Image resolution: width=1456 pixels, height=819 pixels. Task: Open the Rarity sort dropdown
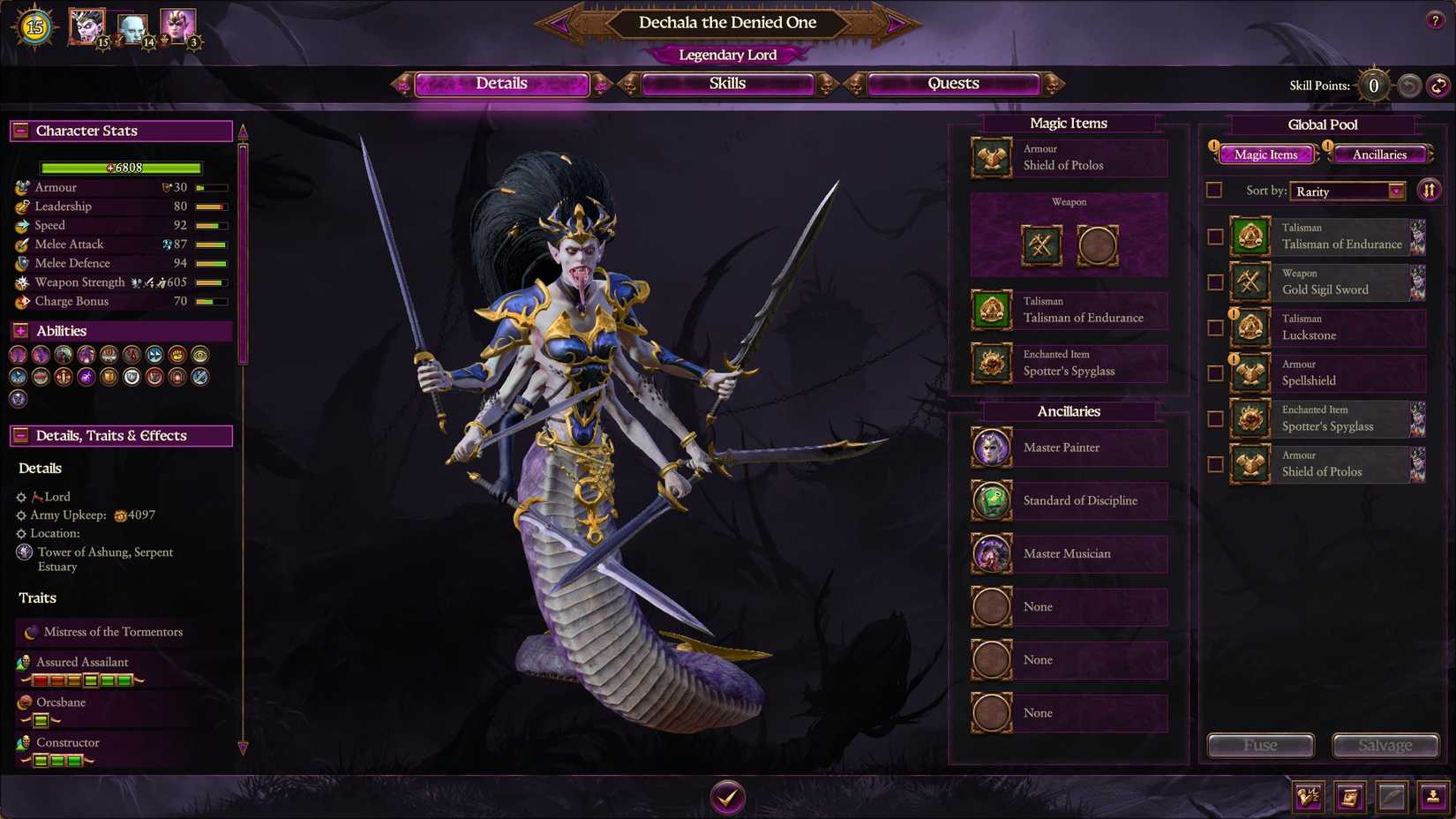click(1347, 192)
